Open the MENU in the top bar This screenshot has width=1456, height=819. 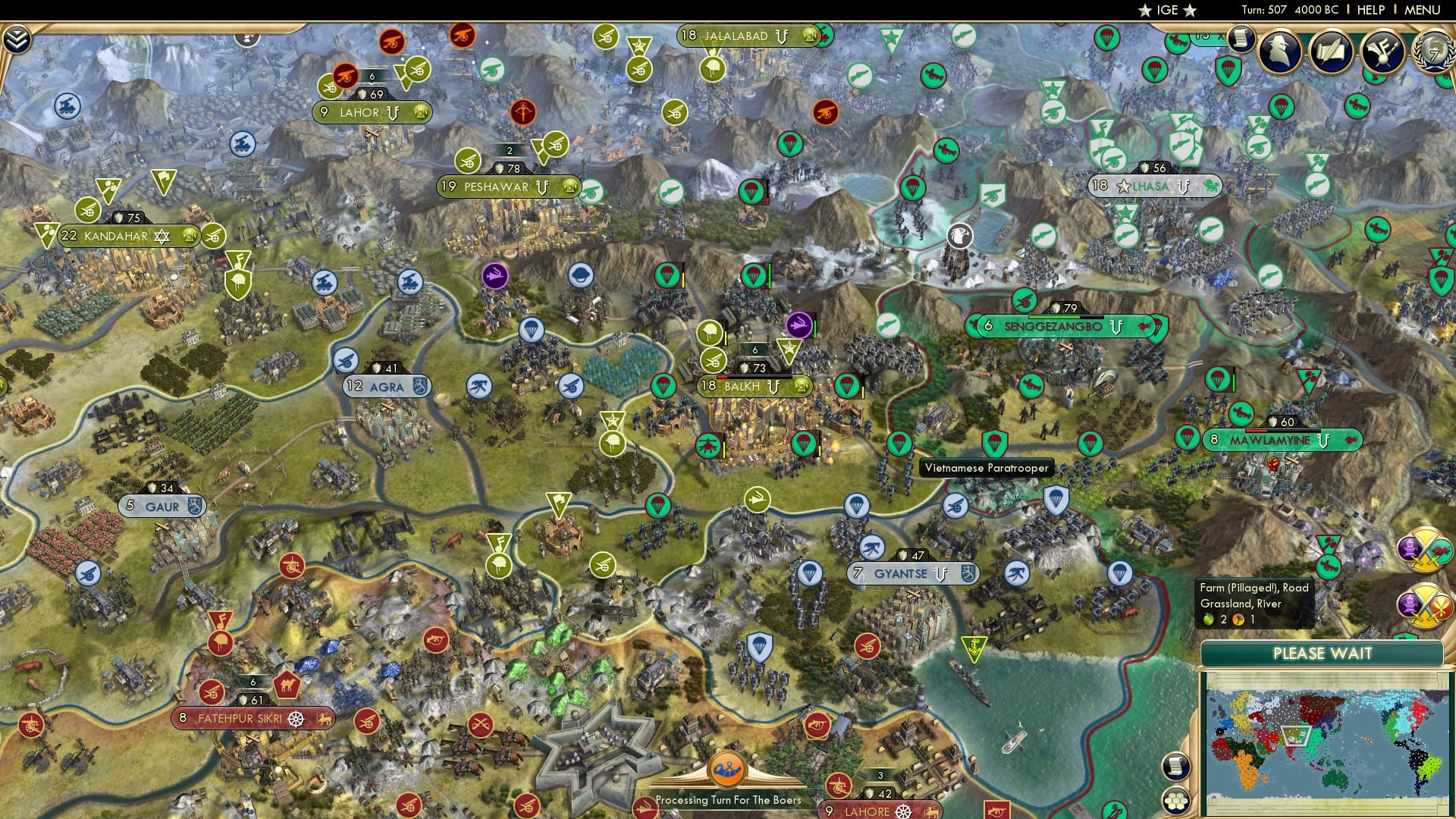tap(1424, 10)
